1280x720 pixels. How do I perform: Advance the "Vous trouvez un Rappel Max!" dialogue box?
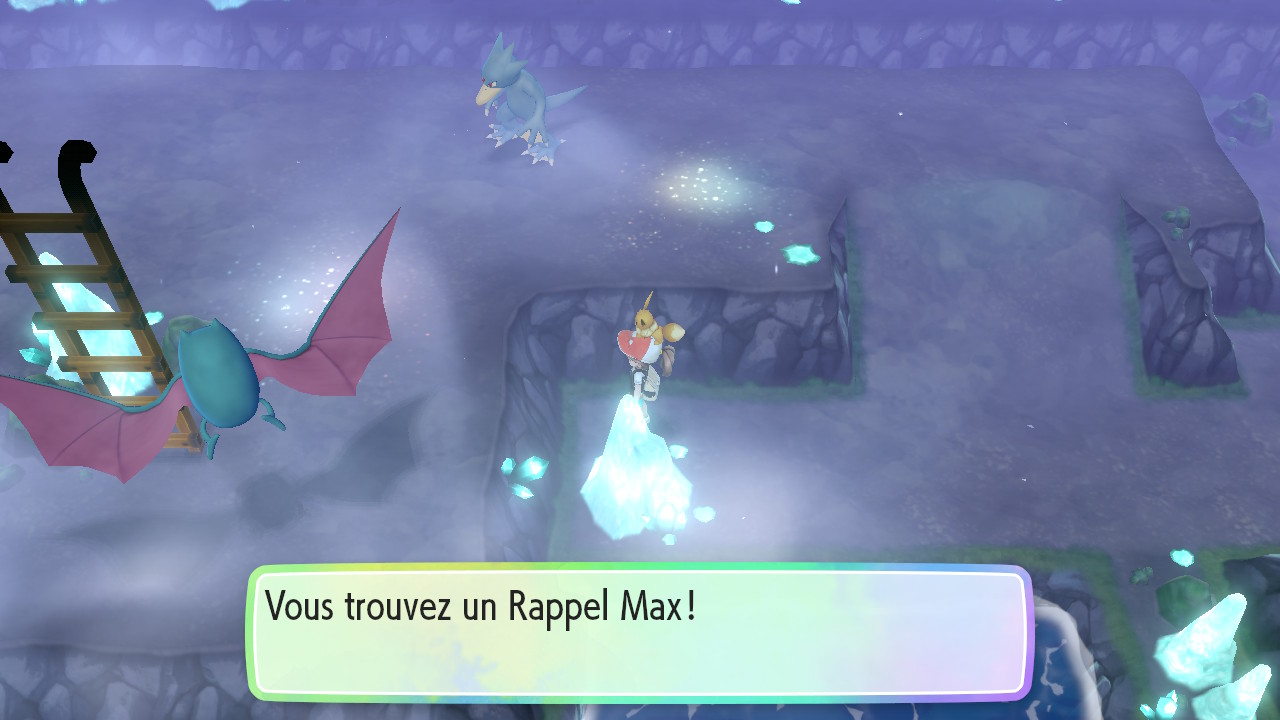point(639,632)
